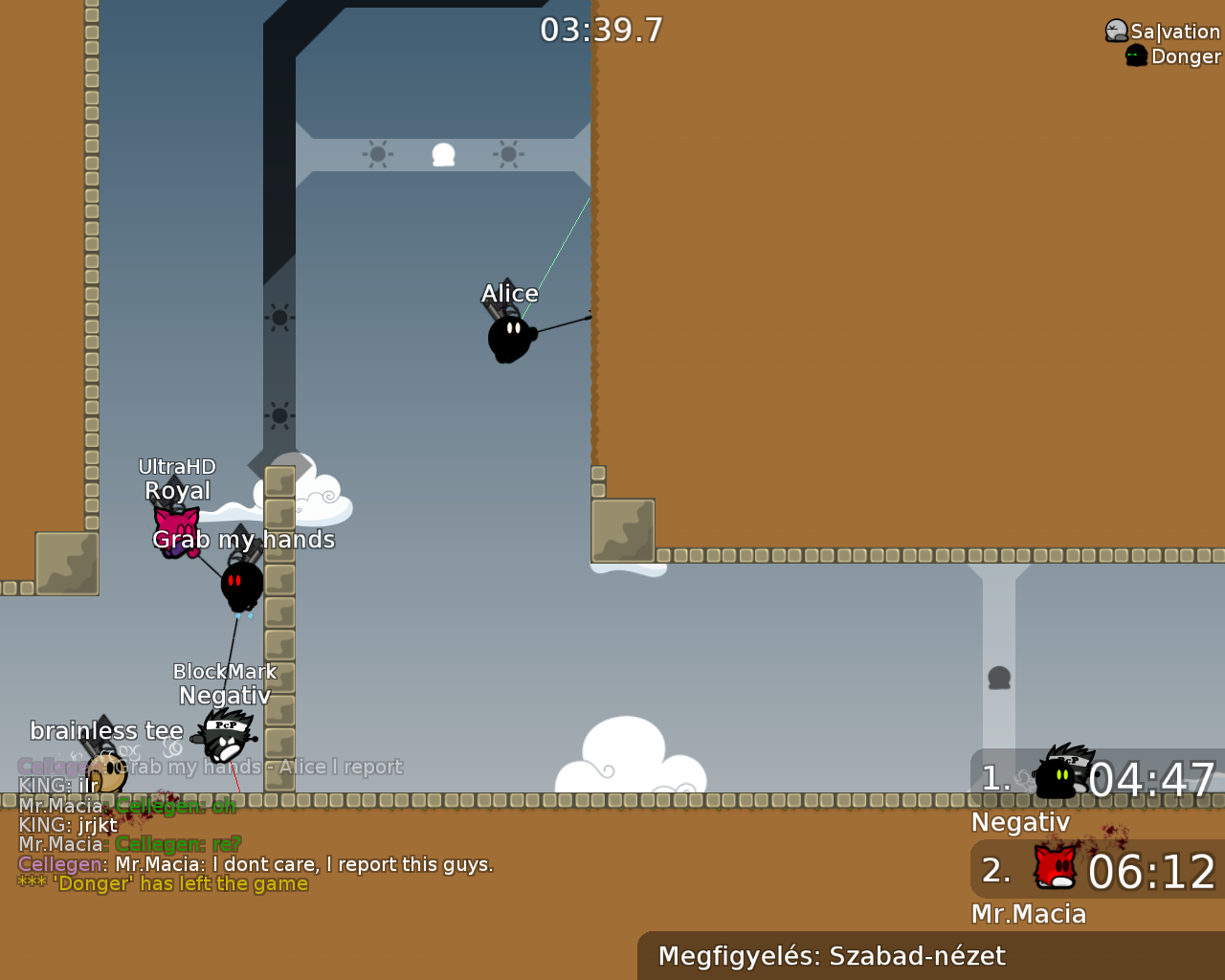Viewport: 1225px width, 980px height.
Task: Click the player name Mr.Macia on scoreboard
Action: [1028, 914]
